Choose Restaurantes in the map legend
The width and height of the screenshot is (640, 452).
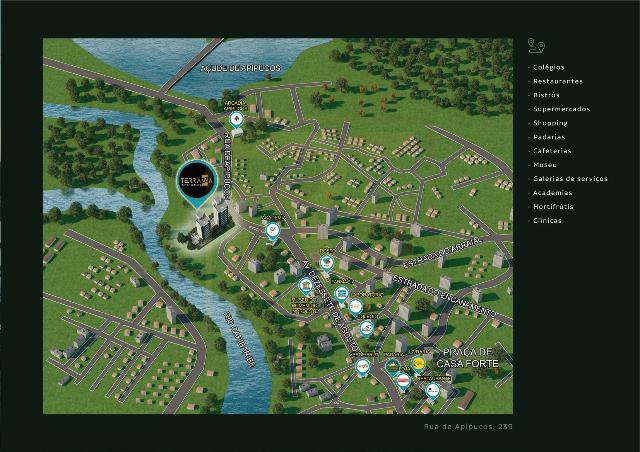pyautogui.click(x=558, y=81)
